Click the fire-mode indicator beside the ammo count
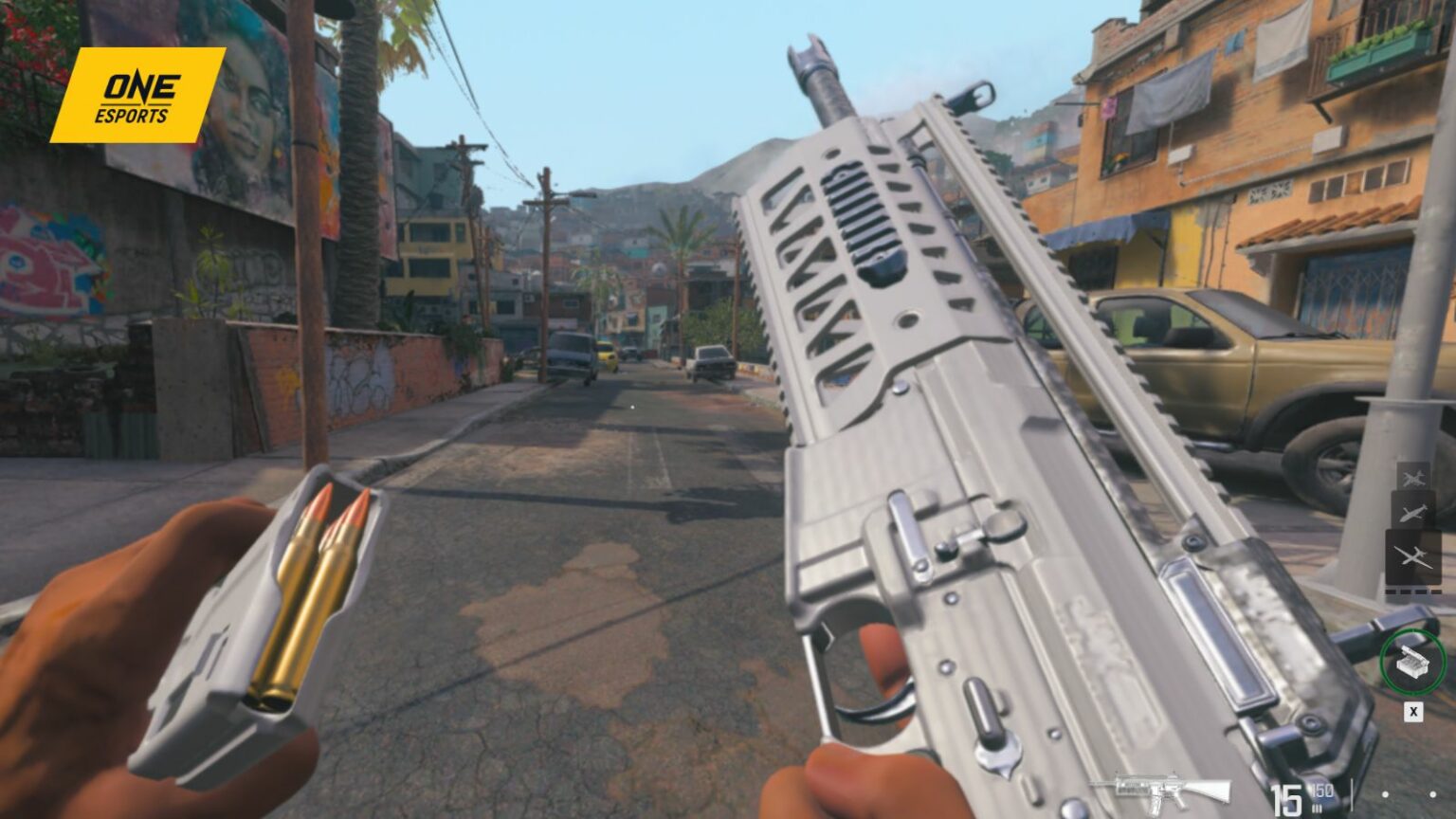Screen dimensions: 1456x819 click(x=1317, y=809)
